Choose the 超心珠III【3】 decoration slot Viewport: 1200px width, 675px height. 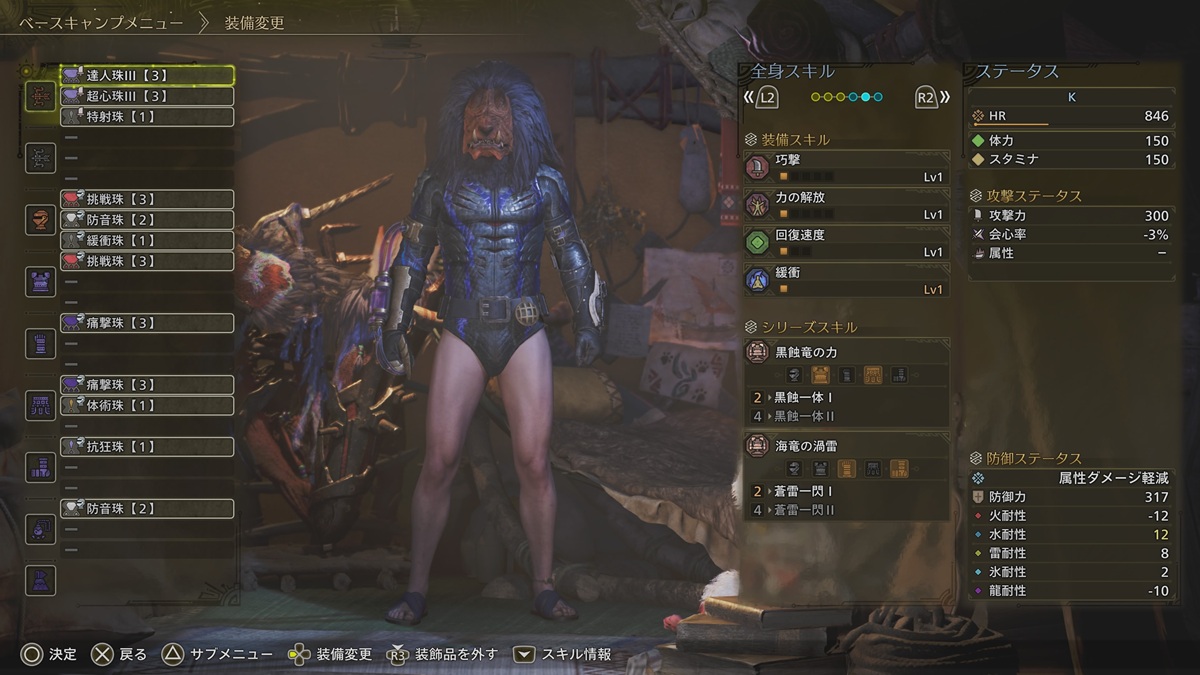click(147, 96)
